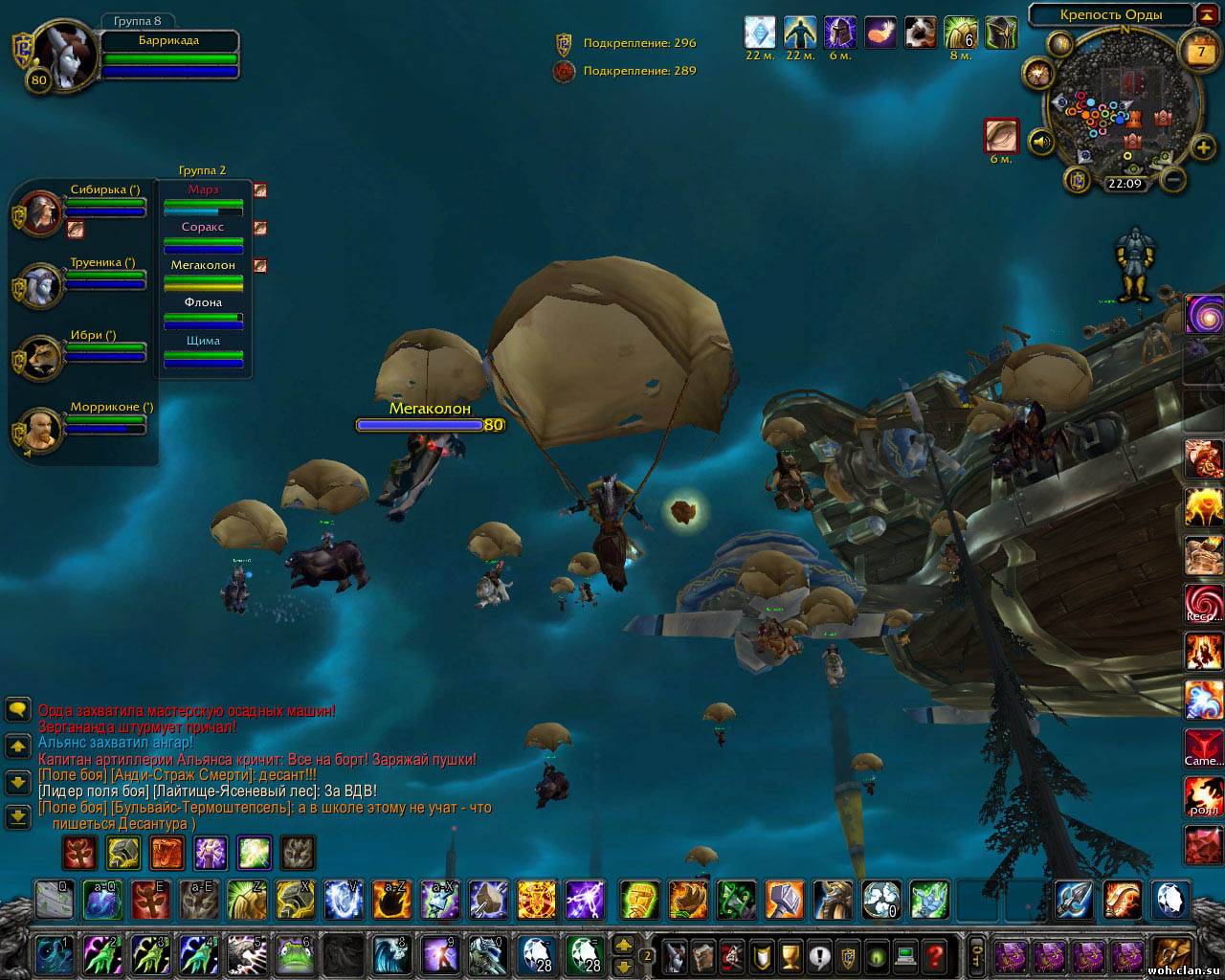
Task: Toggle the voice chat speaker button
Action: (x=1041, y=143)
